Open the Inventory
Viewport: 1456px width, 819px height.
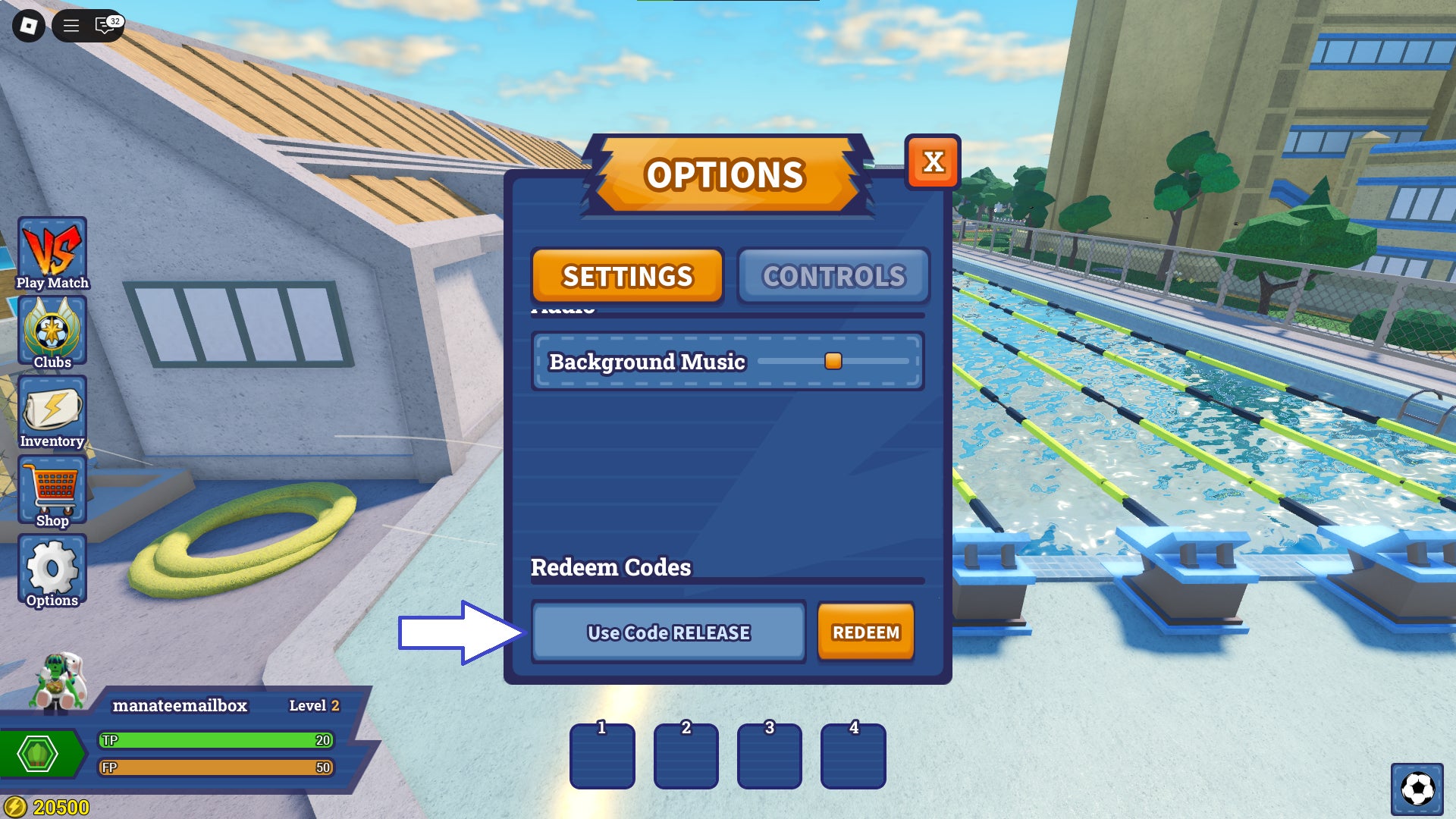click(52, 412)
